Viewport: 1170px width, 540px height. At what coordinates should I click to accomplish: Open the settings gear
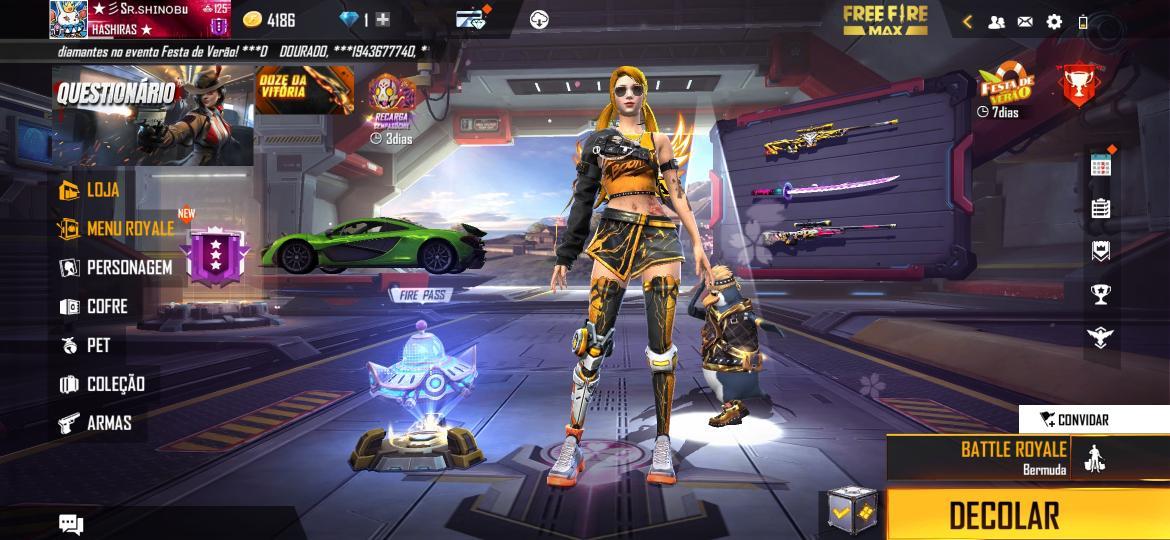point(1054,21)
